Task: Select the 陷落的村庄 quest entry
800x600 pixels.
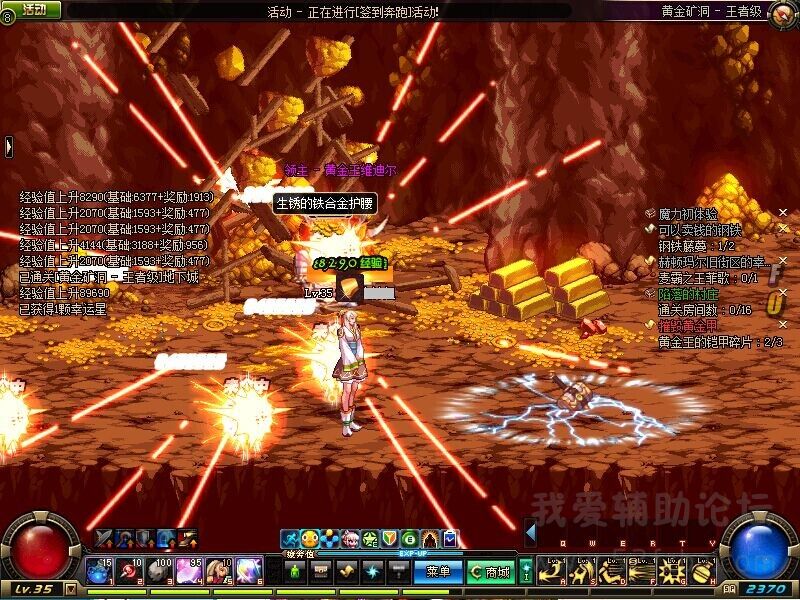Action: (x=688, y=295)
